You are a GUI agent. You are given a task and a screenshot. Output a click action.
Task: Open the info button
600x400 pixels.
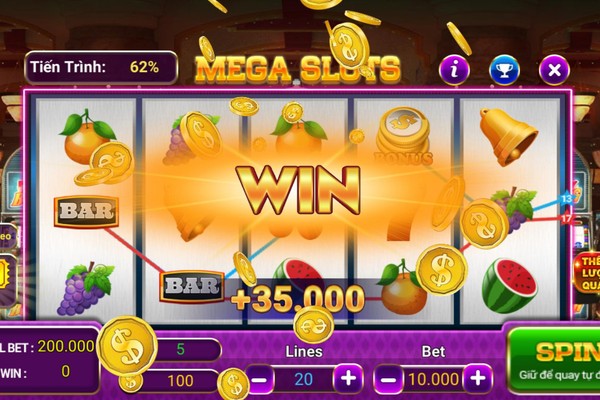455,69
